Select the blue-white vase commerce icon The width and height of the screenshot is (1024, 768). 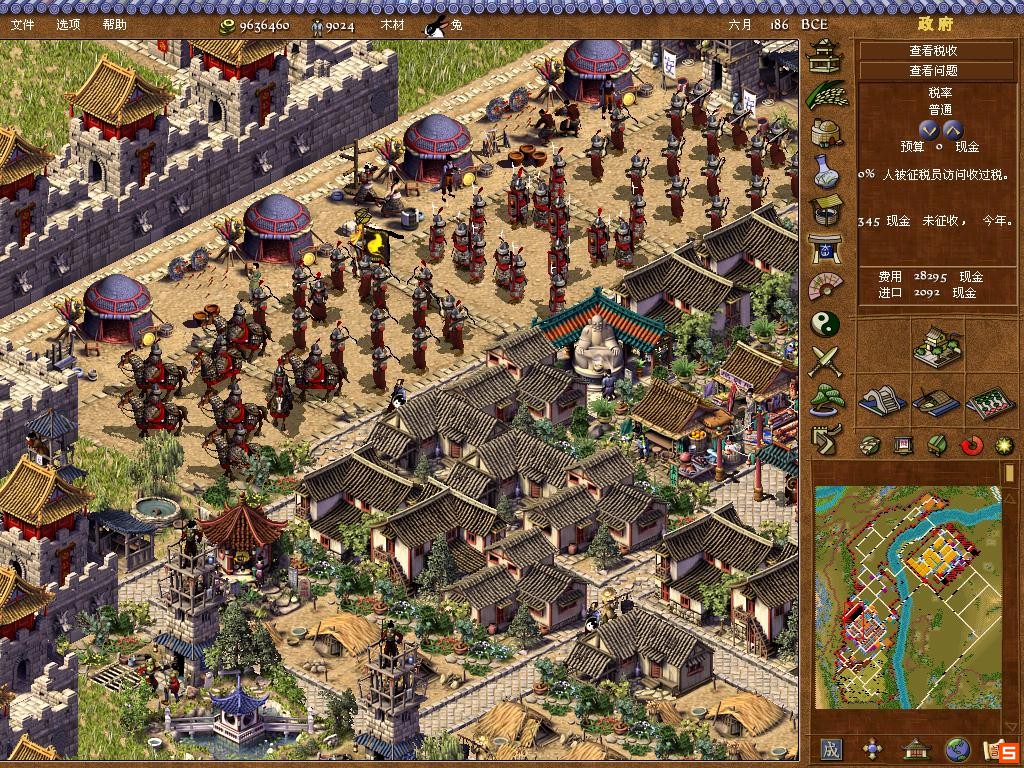826,170
